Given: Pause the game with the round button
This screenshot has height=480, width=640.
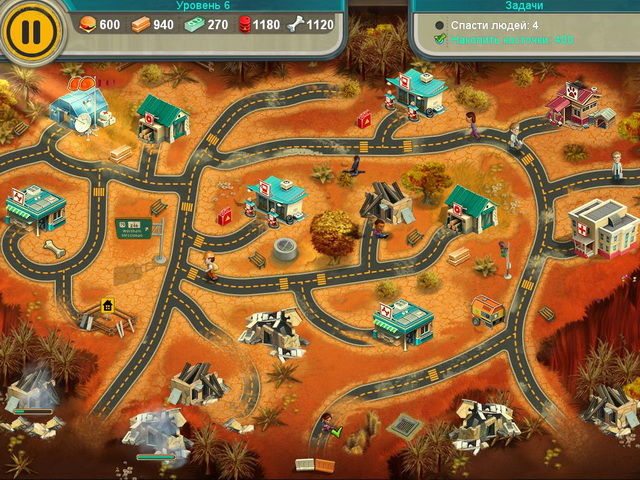Looking at the screenshot, I should (x=32, y=31).
